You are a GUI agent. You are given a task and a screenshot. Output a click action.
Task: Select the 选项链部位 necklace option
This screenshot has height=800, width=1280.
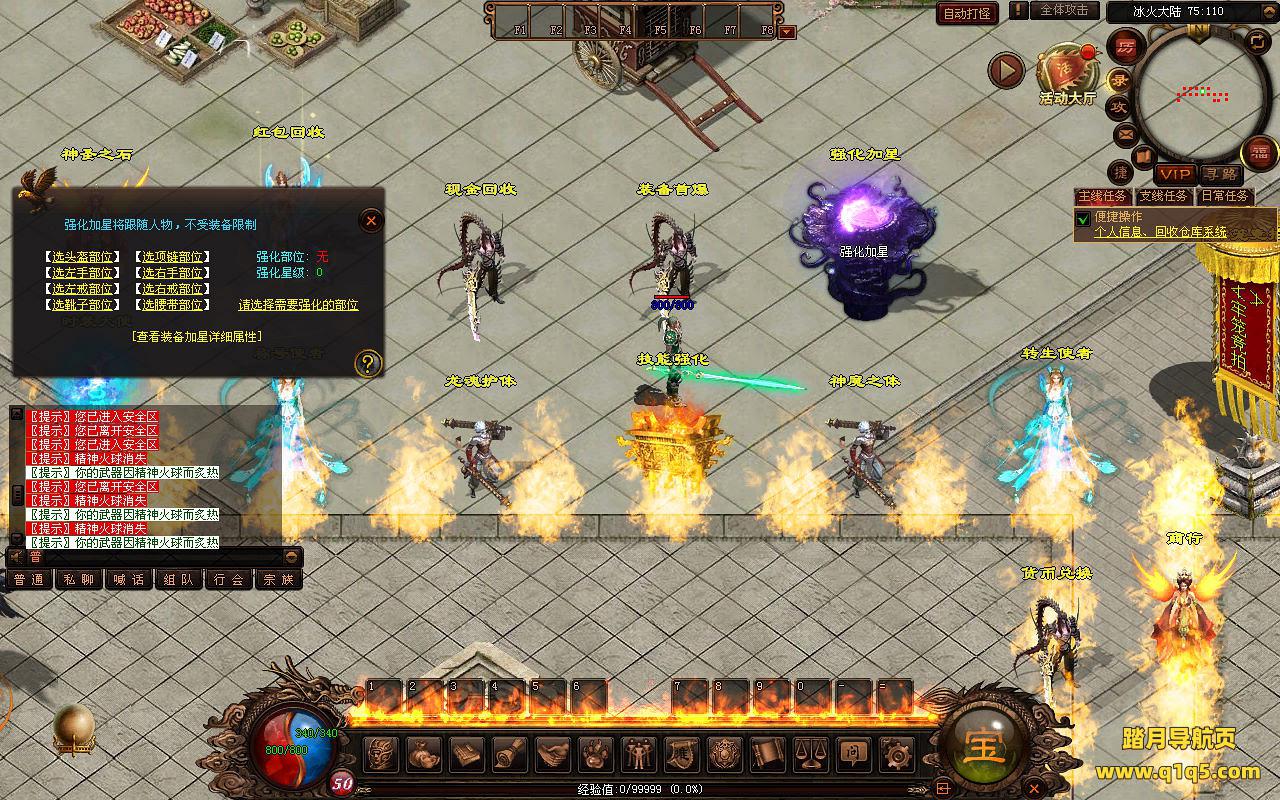(171, 257)
